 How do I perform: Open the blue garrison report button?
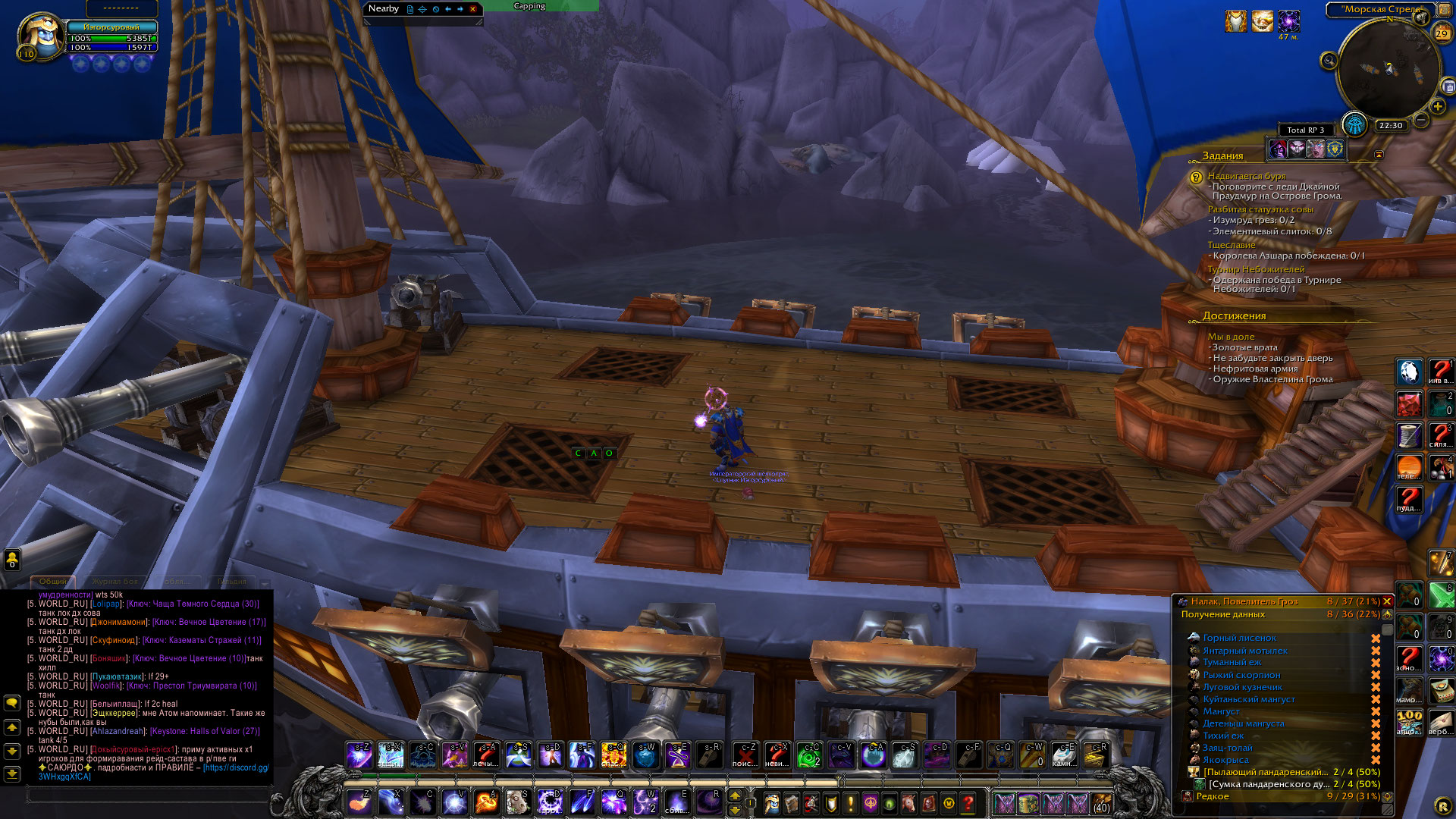1354,124
